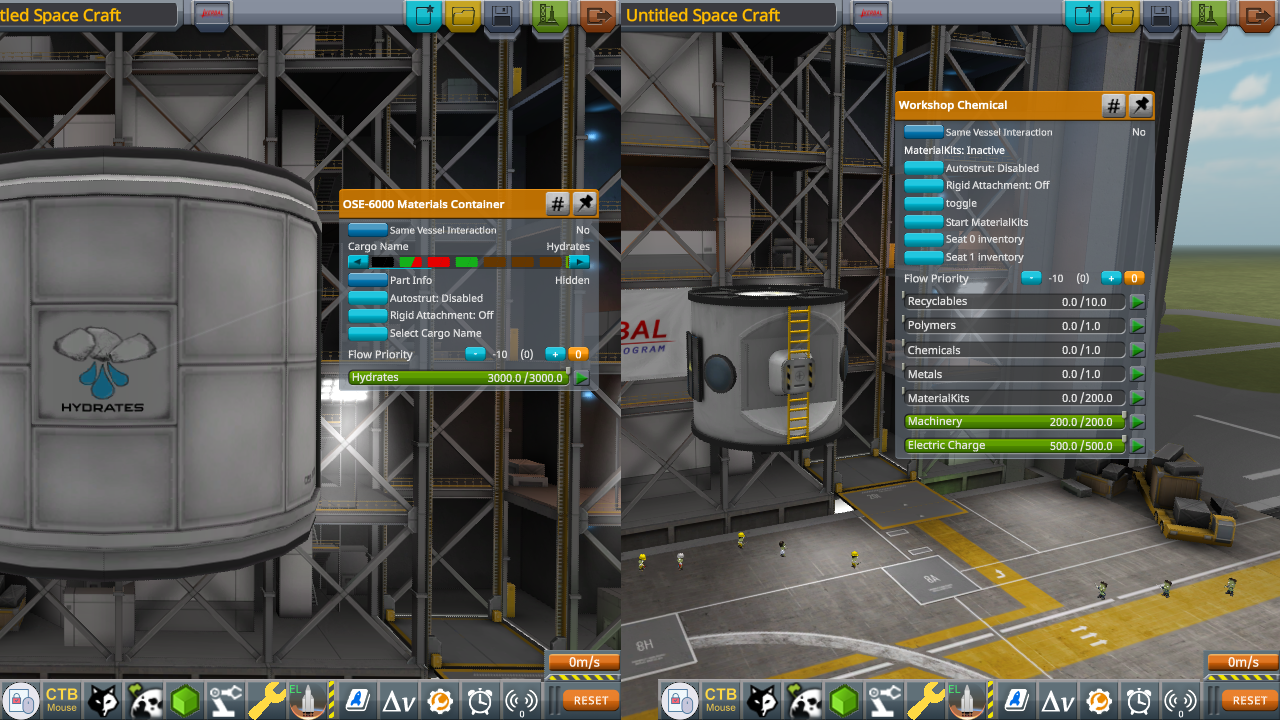The height and width of the screenshot is (720, 1280).
Task: Open the Chatterer wolf-face toolbar icon
Action: click(x=103, y=699)
